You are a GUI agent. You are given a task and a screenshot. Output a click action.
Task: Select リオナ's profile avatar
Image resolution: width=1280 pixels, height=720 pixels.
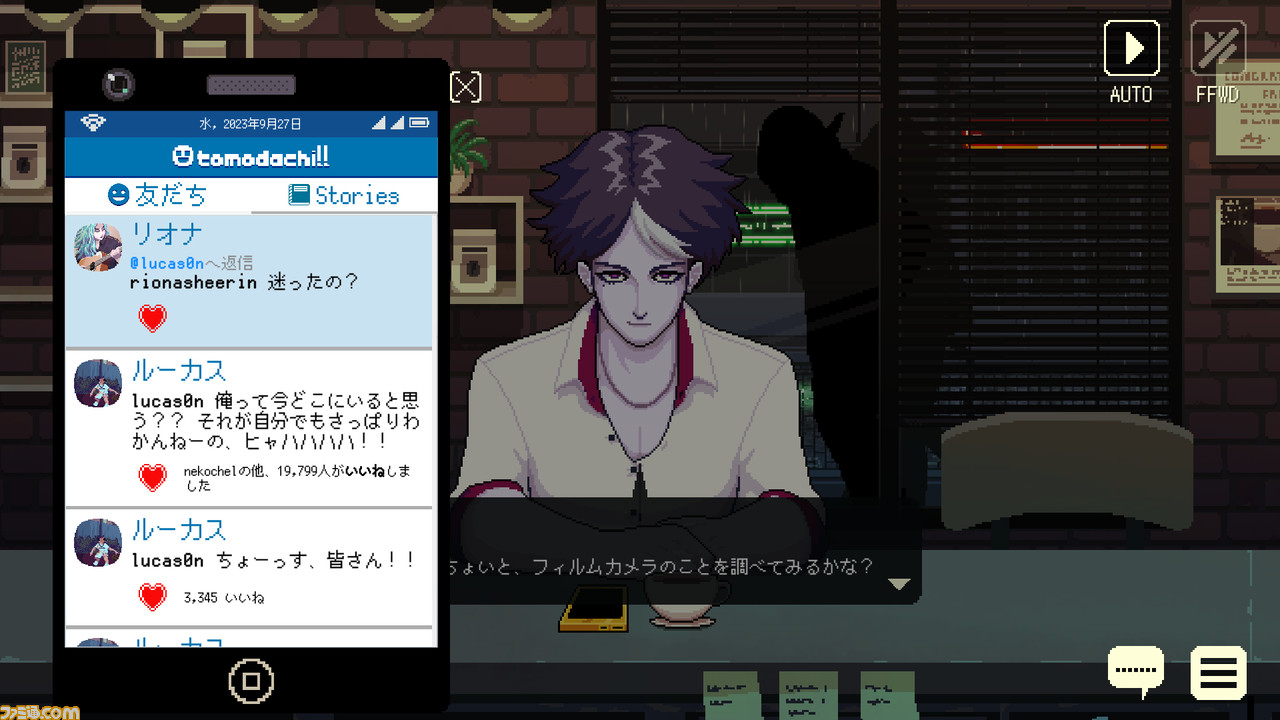97,246
